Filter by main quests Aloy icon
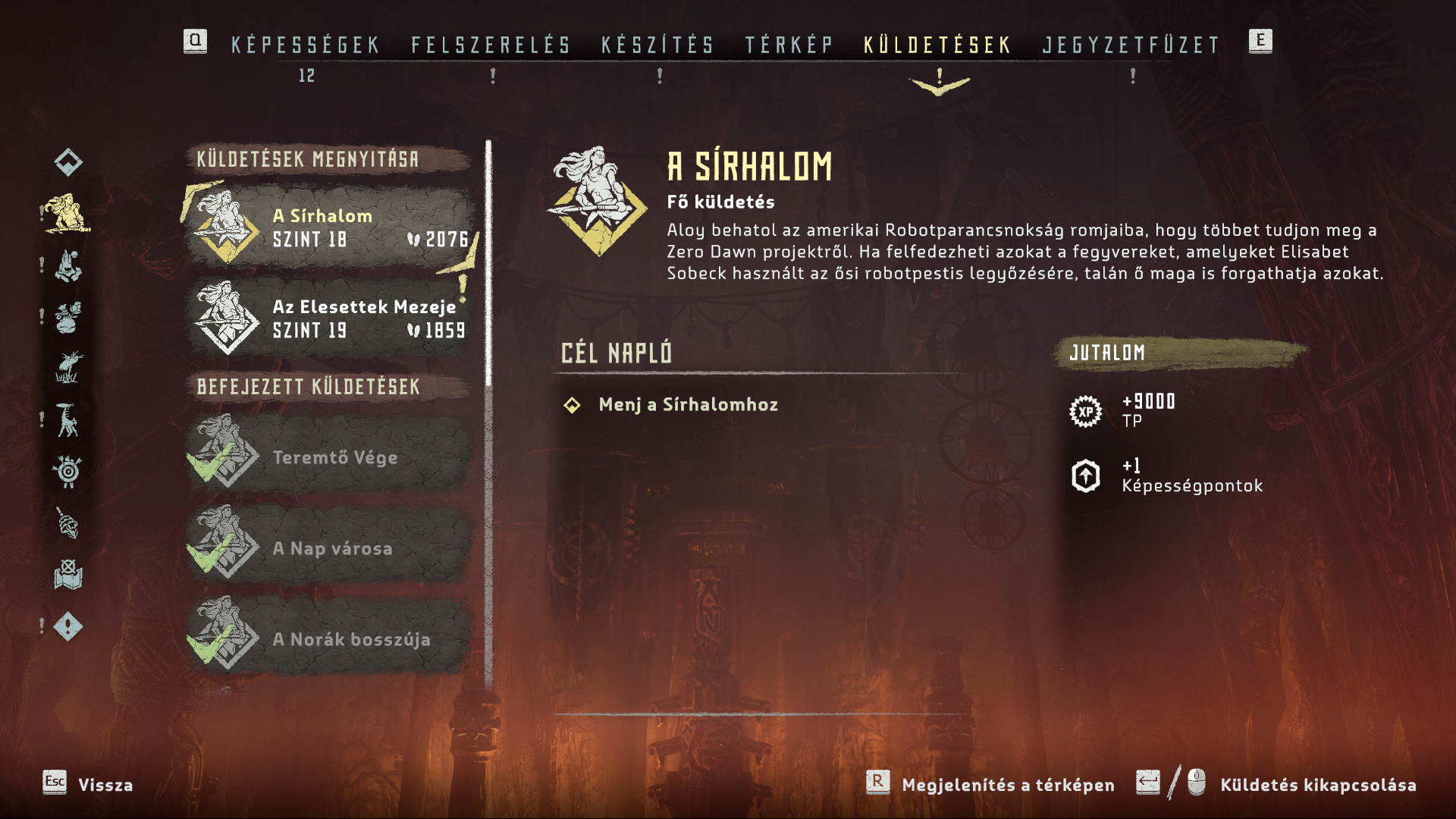The width and height of the screenshot is (1456, 819). pyautogui.click(x=67, y=213)
